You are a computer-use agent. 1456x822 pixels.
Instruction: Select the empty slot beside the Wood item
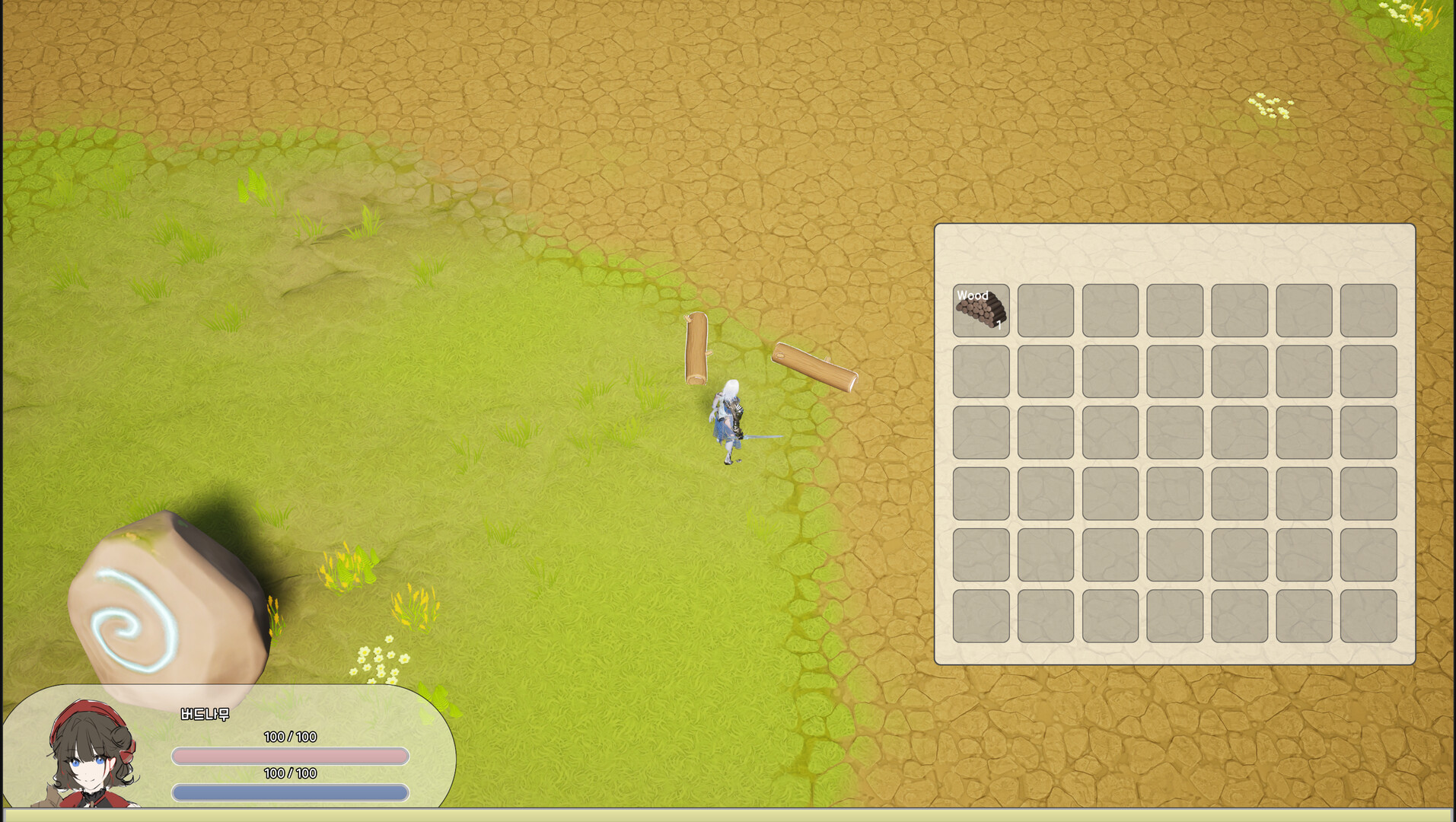click(x=1045, y=308)
